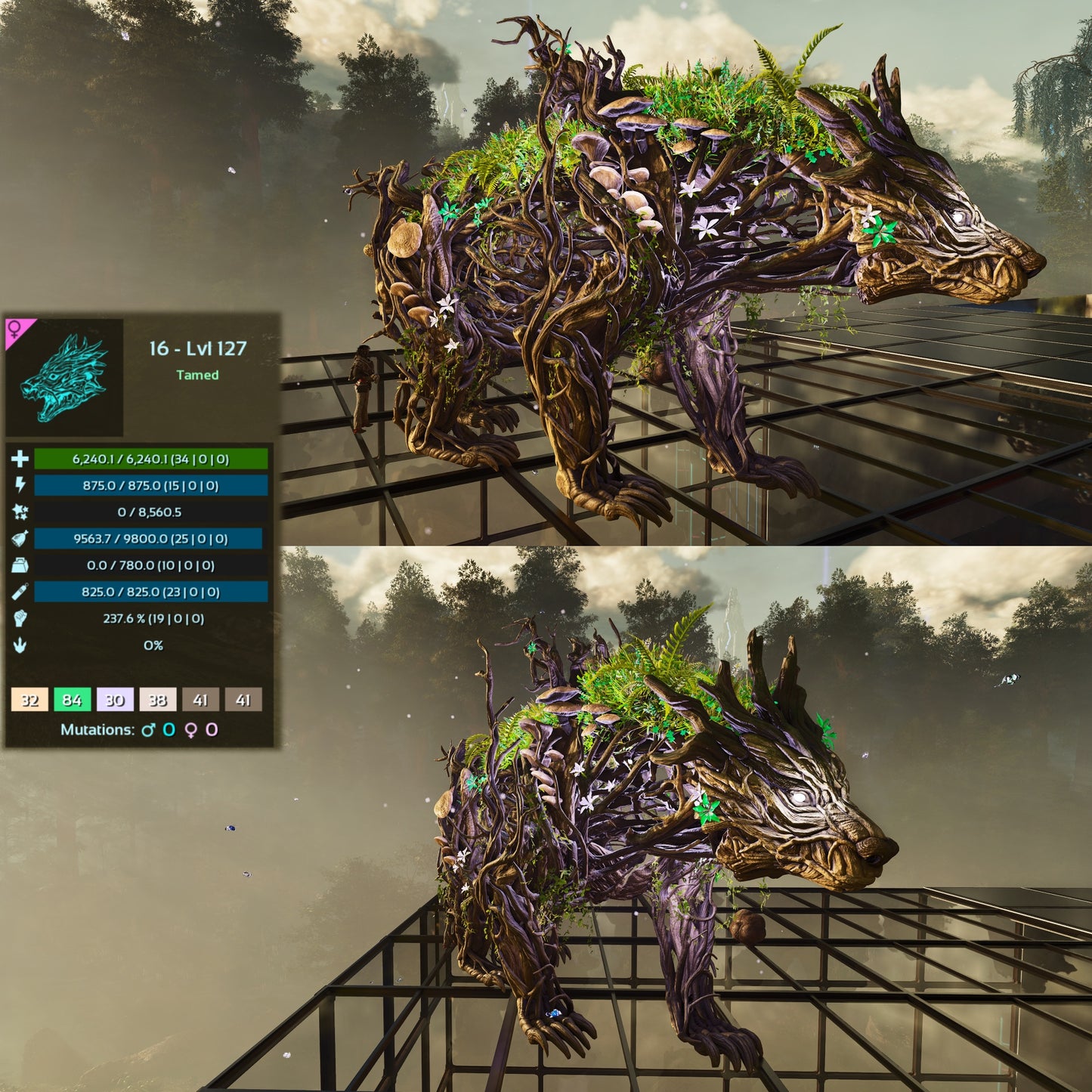1092x1092 pixels.
Task: Choose the green color swatch numbered 84
Action: pyautogui.click(x=72, y=699)
